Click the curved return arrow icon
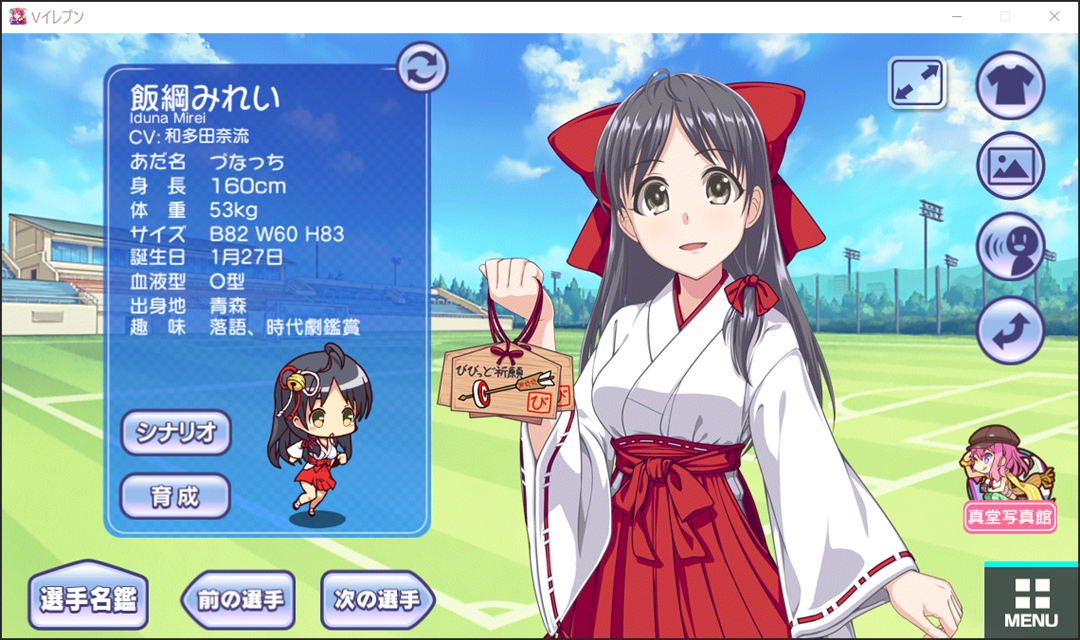 tap(1010, 330)
